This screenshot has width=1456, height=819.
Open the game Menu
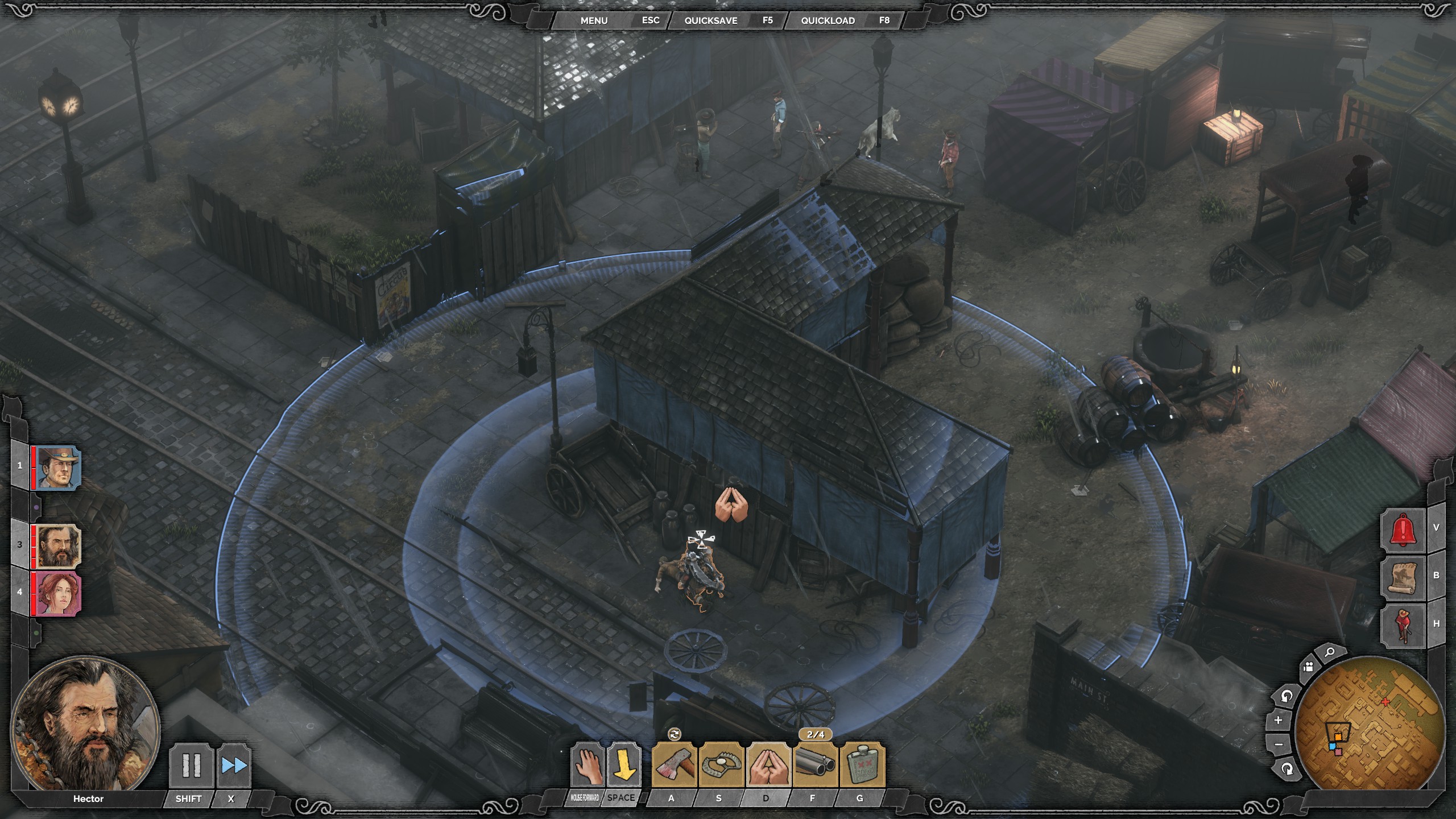tap(594, 20)
